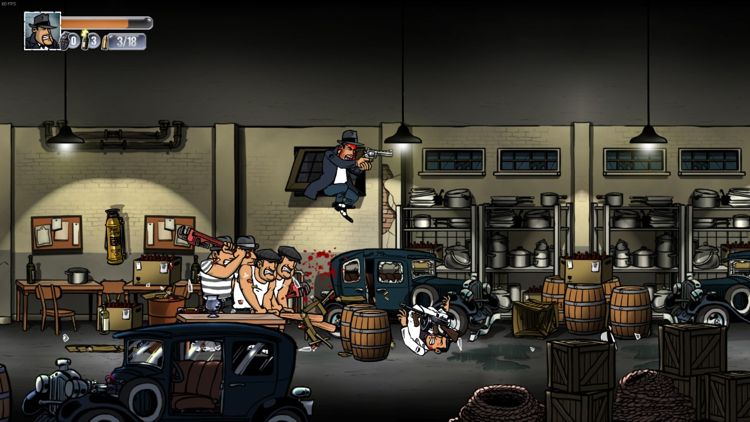Screen dimensions: 750x422
Task: Select the molotov bottle icon
Action: tap(85, 41)
